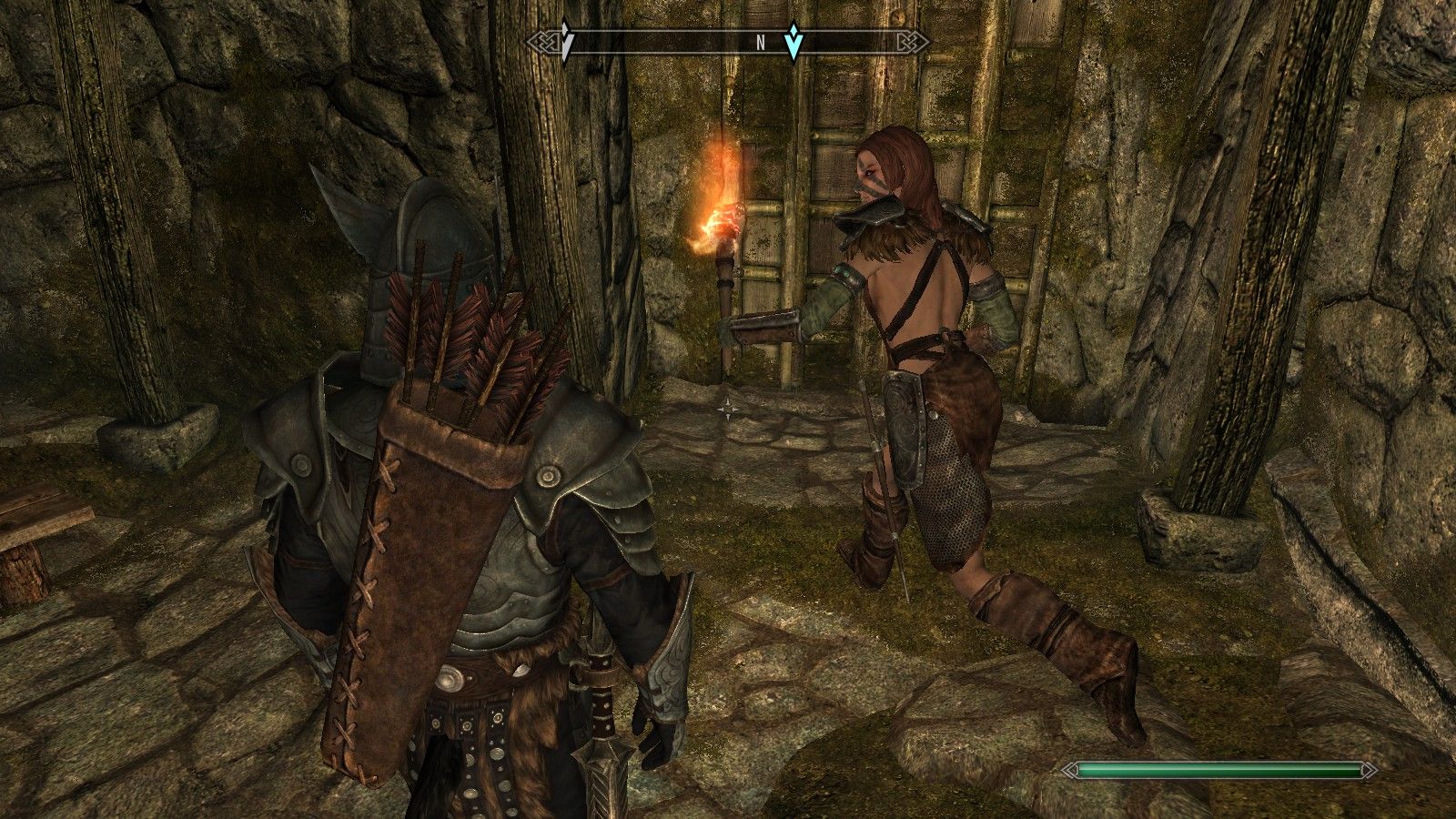Click the cyan quest marker on the compass
The height and width of the screenshot is (819, 1456).
[x=794, y=42]
